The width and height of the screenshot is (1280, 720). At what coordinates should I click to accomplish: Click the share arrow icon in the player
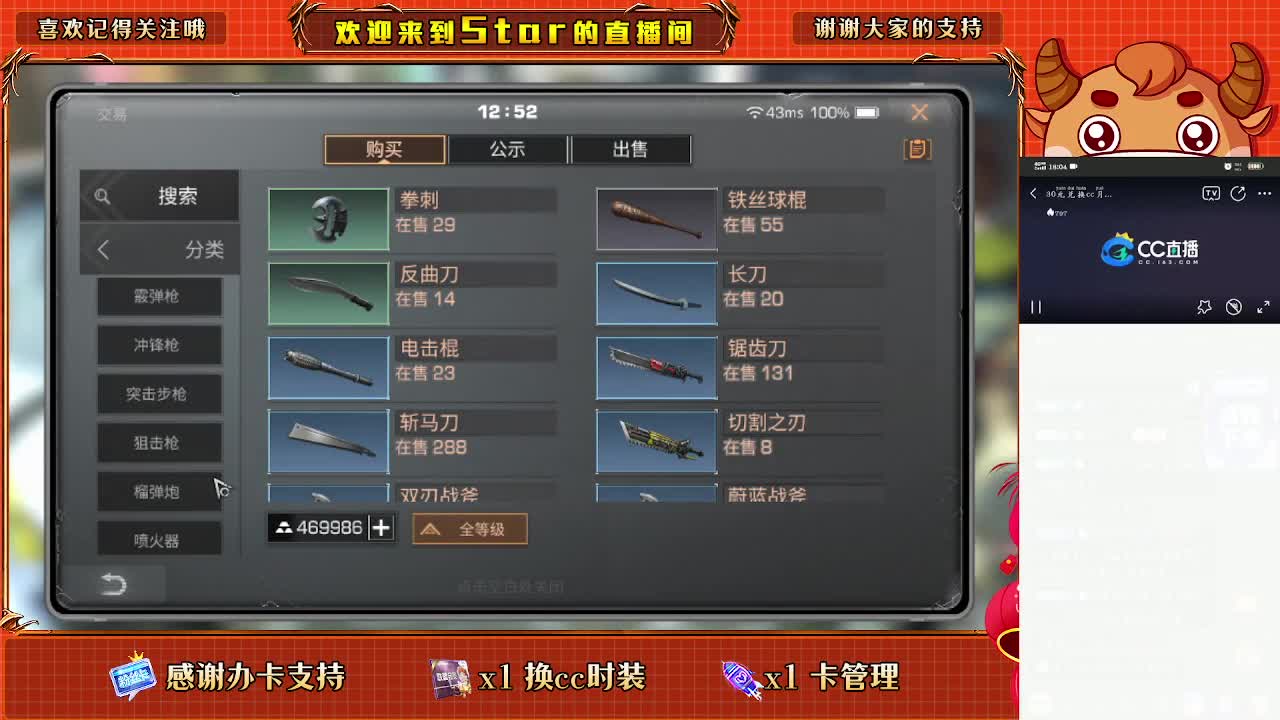(x=1238, y=193)
